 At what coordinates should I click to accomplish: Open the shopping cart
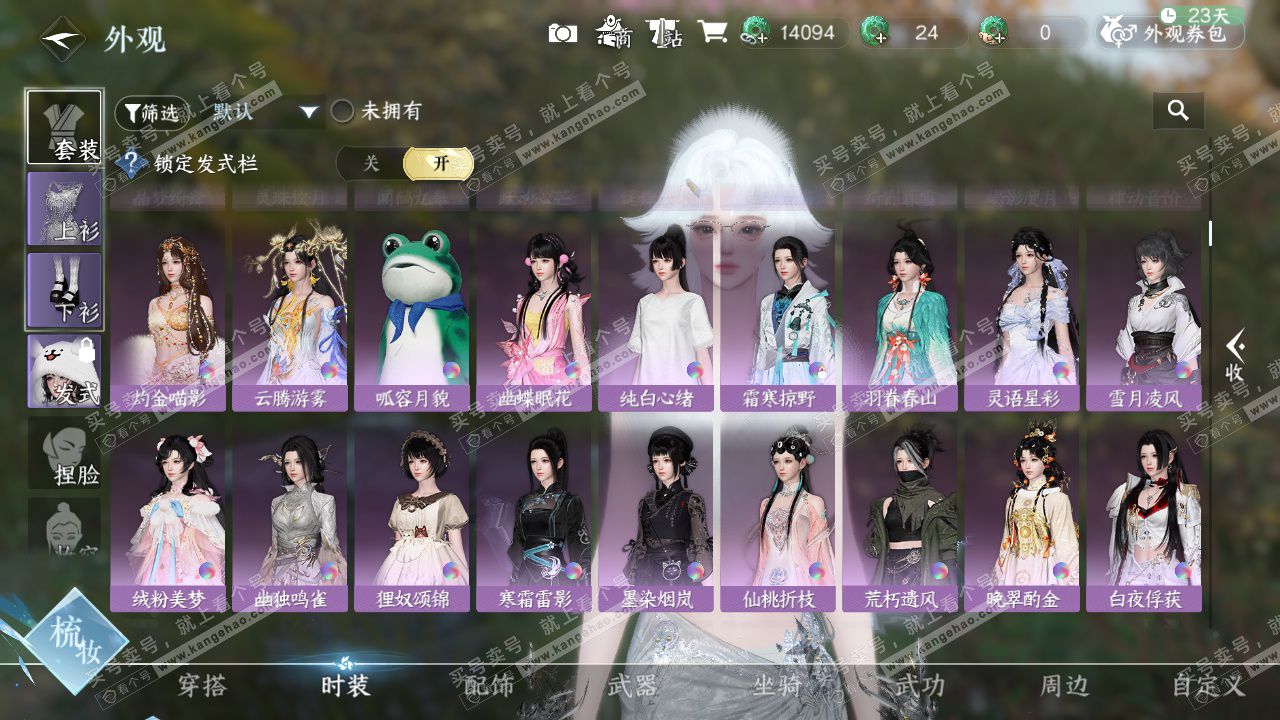712,33
